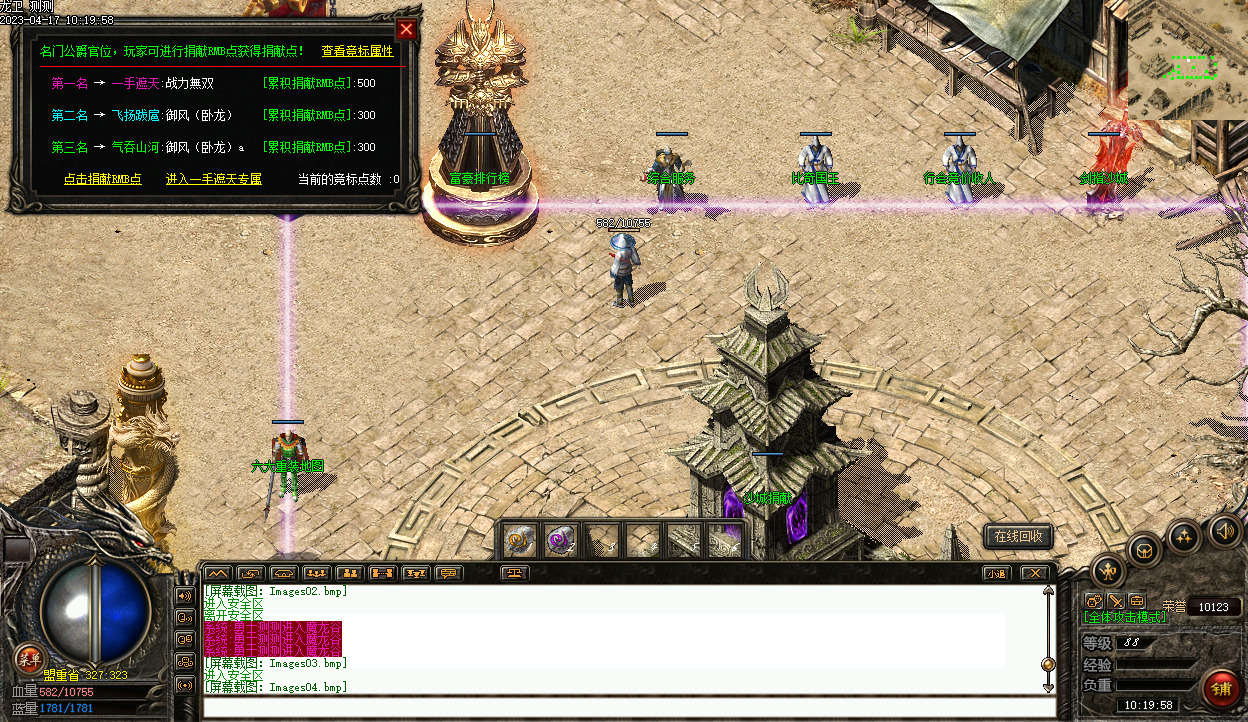This screenshot has width=1248, height=722.
Task: Click the chat scrollbar handle
Action: coord(1048,664)
